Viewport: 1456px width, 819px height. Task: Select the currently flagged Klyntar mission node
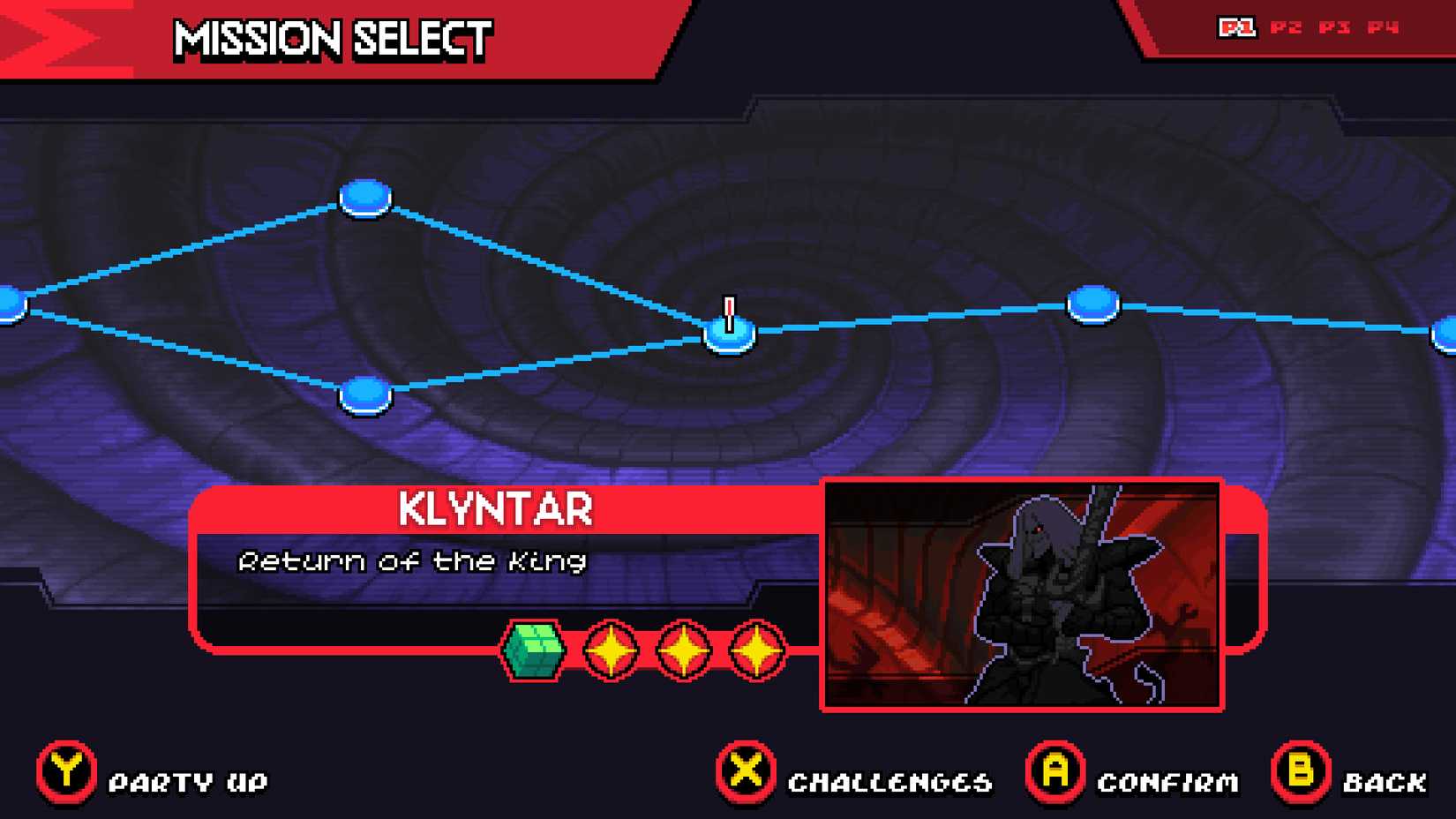[x=729, y=335]
